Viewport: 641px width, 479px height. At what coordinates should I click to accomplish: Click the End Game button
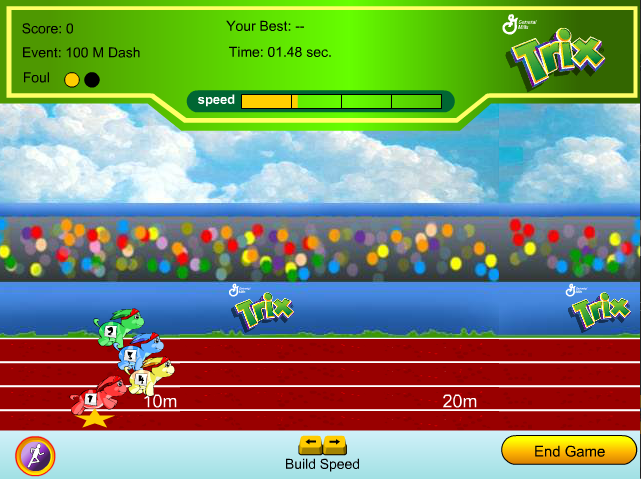click(569, 451)
